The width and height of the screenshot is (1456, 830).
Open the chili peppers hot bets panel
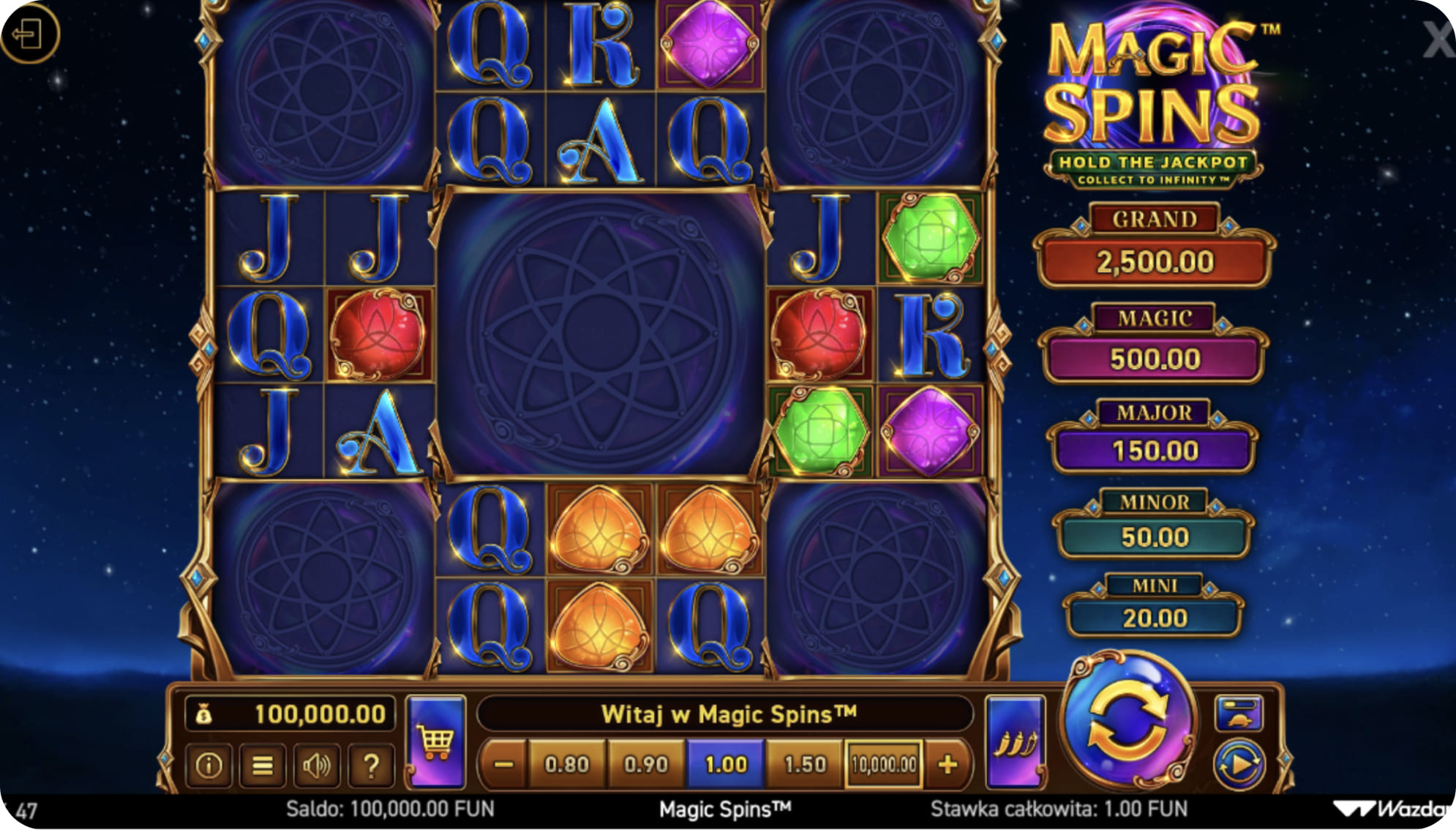[1017, 741]
